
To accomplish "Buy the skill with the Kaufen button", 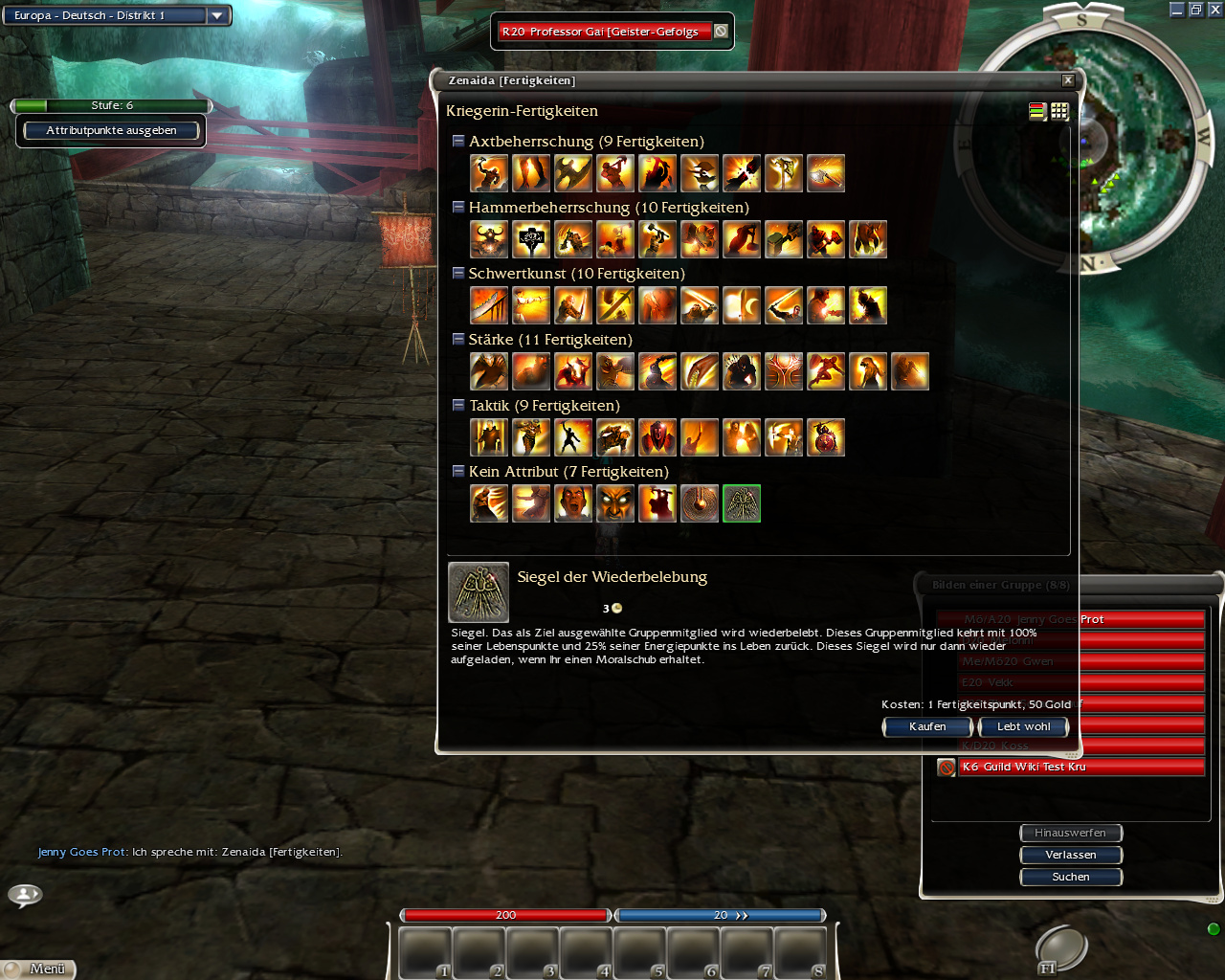I will (926, 727).
